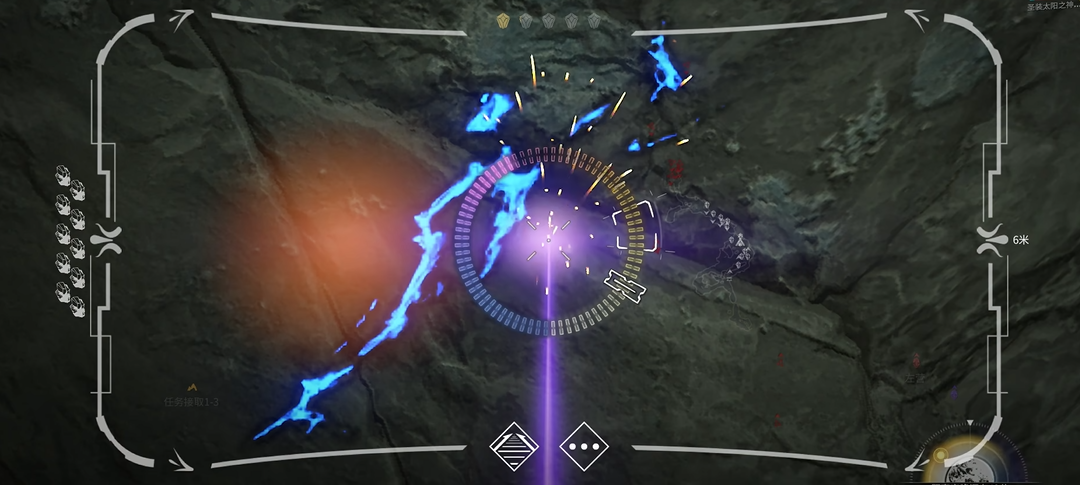Open the circular minimap radar
This screenshot has width=1080, height=485.
(964, 462)
